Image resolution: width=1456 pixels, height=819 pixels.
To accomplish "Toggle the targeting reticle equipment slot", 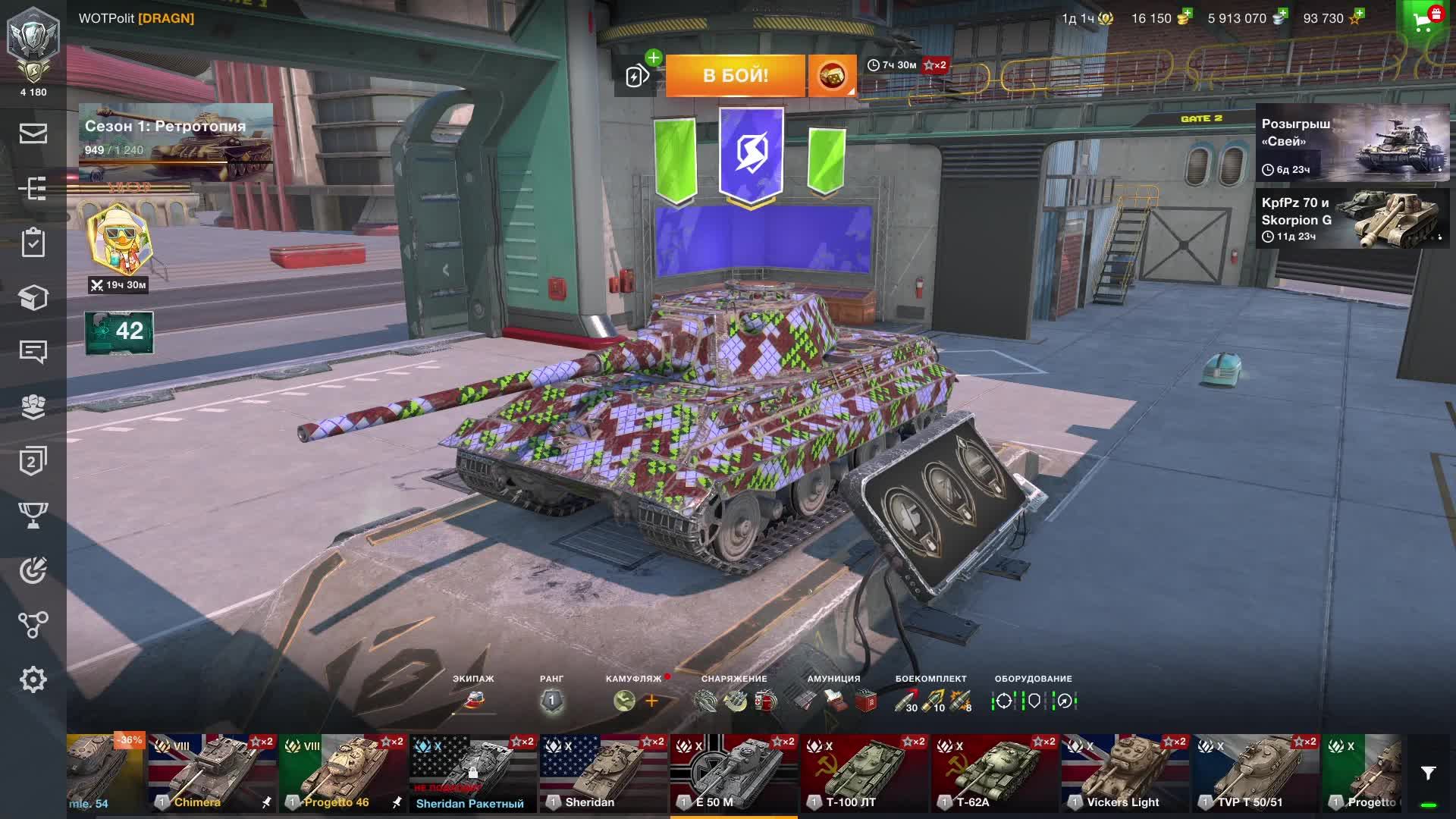I will coord(1004,701).
